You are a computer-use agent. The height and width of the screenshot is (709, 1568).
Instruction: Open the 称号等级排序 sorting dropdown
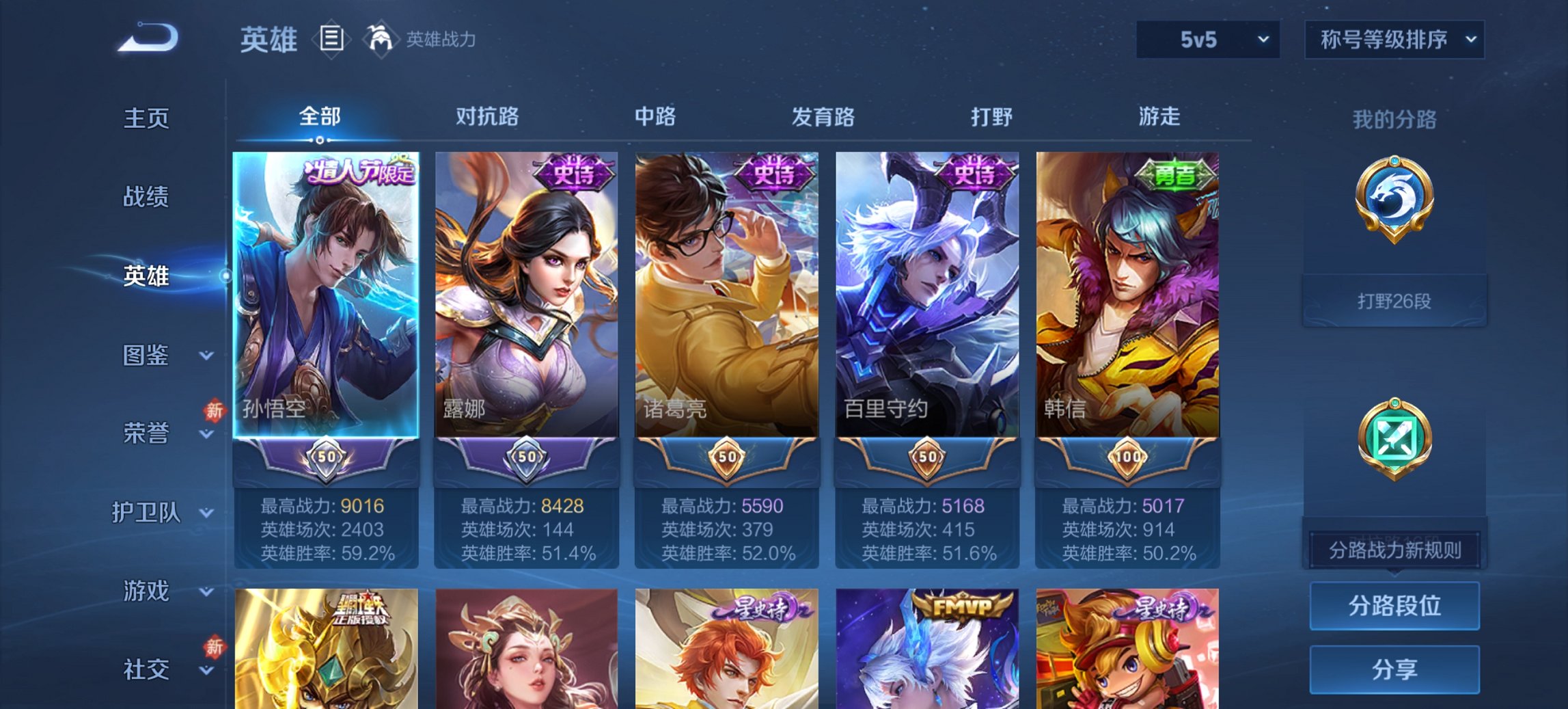[x=1395, y=40]
